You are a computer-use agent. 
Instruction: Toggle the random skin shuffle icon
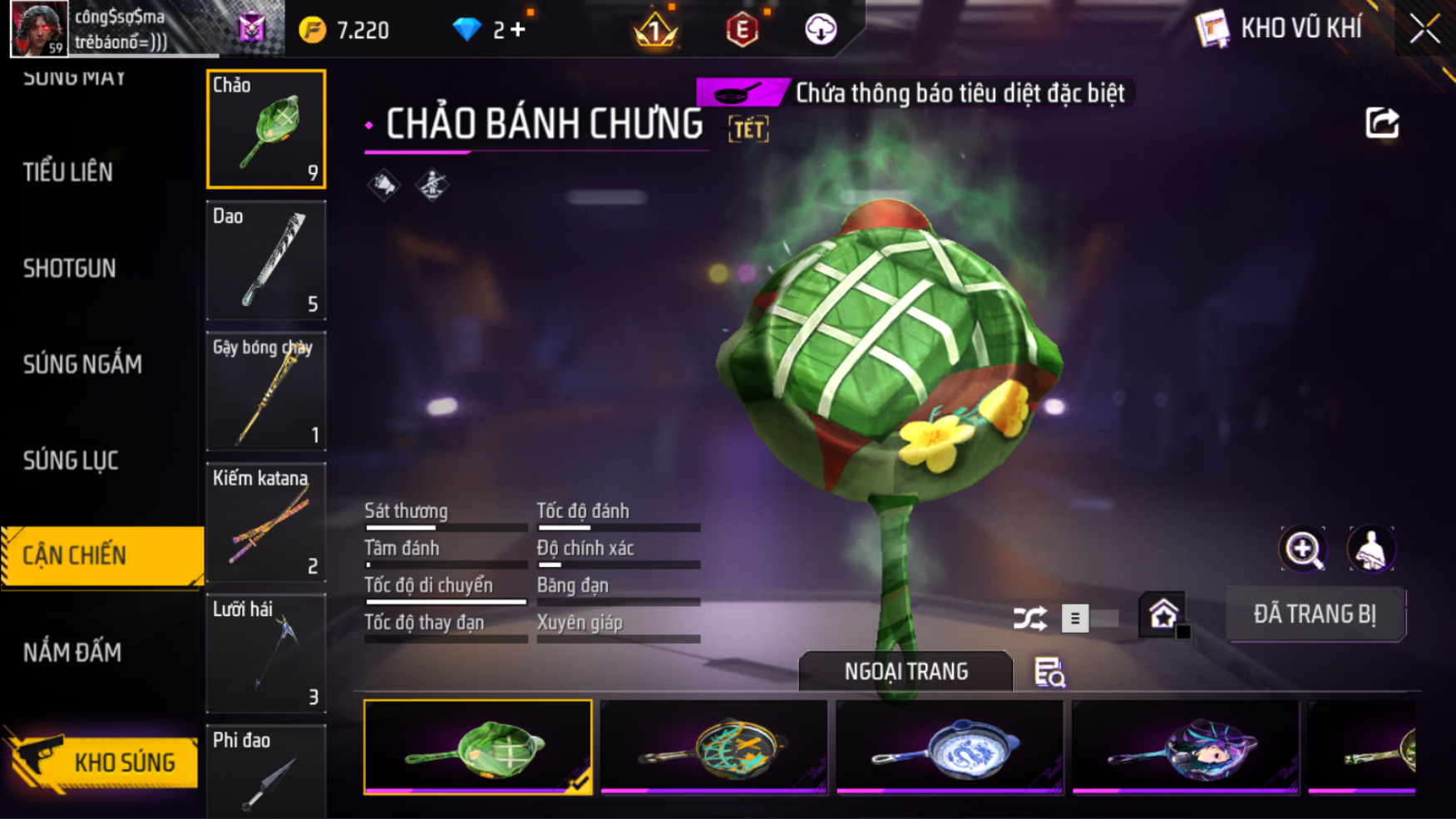(1029, 619)
